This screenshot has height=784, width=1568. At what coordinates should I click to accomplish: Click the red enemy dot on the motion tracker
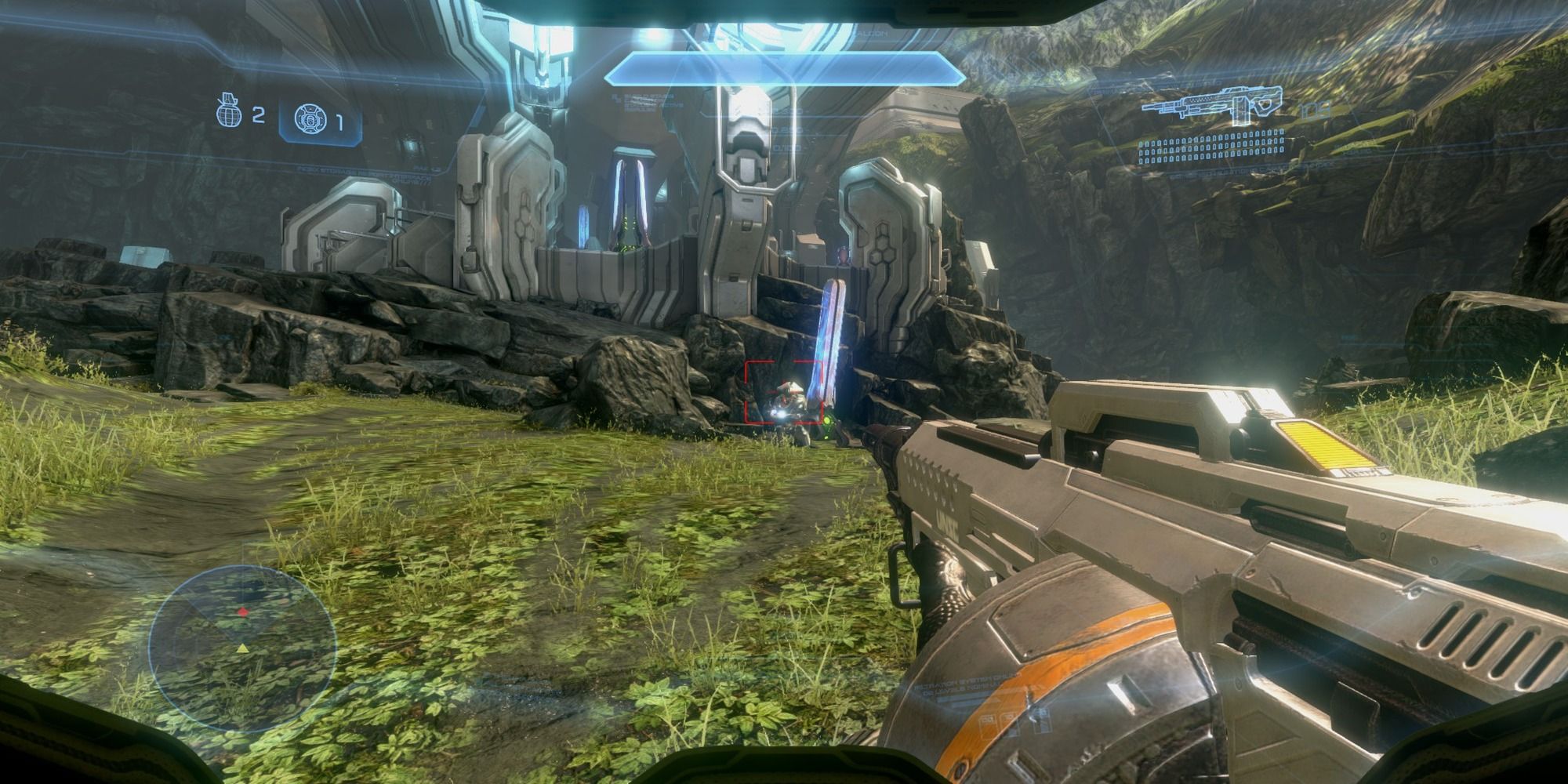(x=242, y=612)
